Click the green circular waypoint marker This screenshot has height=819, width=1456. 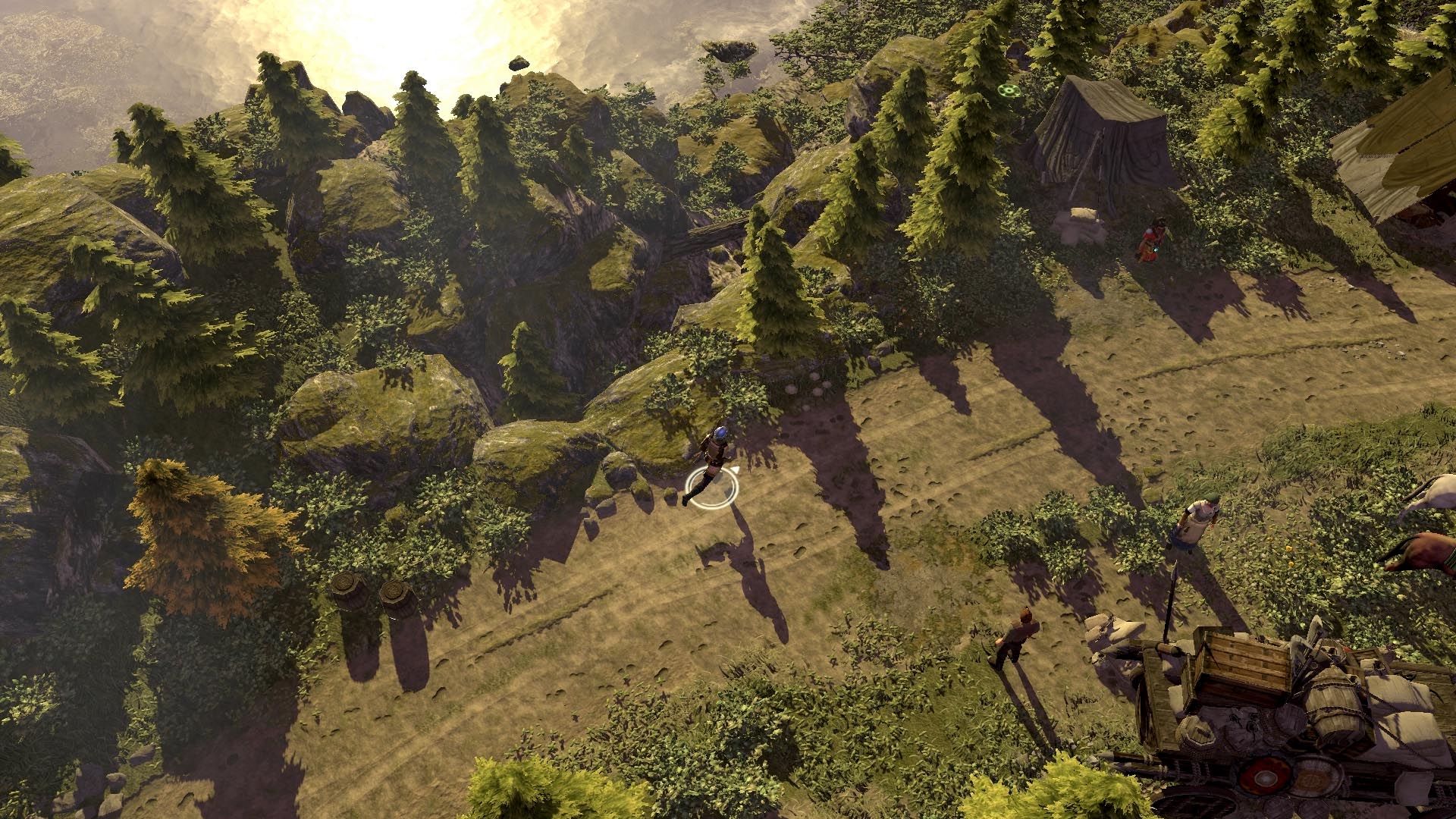coord(1008,91)
